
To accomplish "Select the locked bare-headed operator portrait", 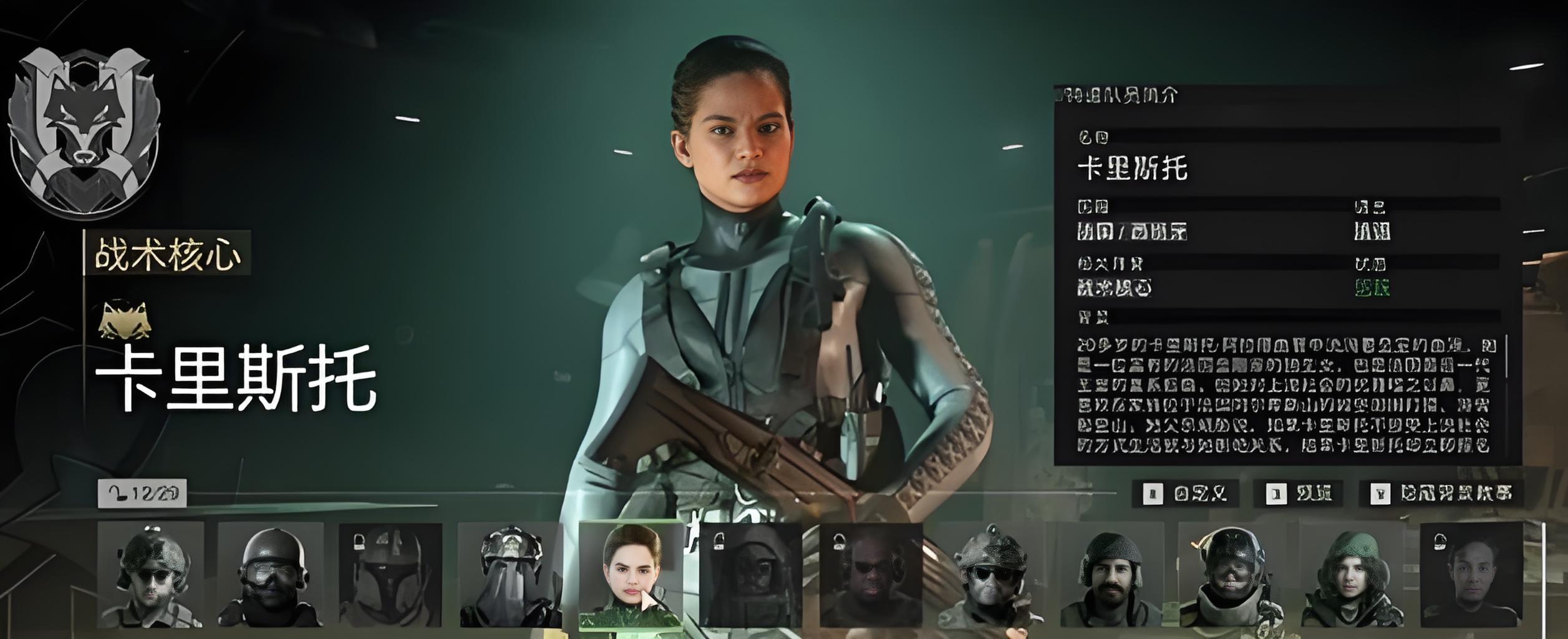I will pos(1471,575).
